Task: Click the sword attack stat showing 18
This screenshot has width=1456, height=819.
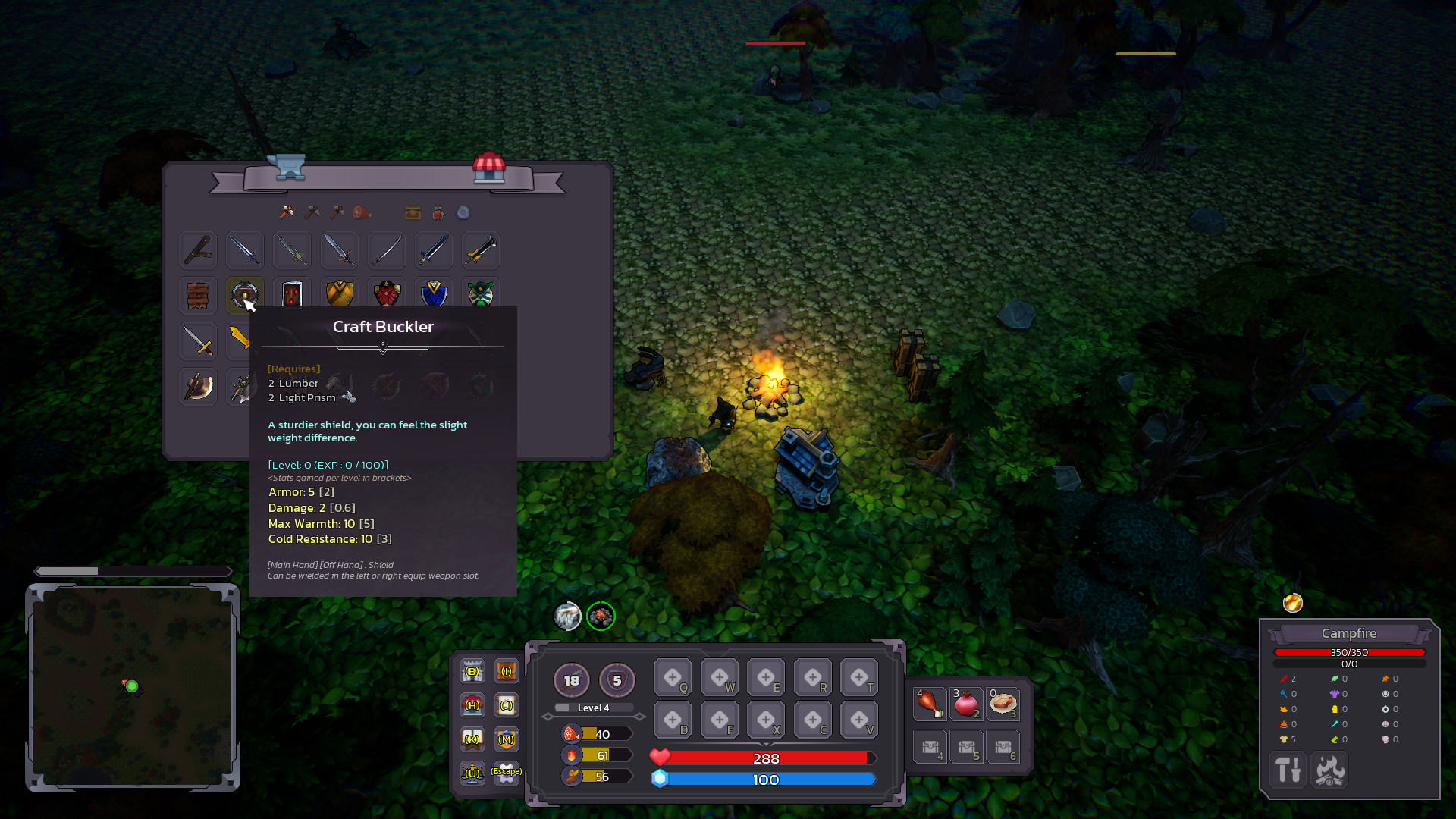Action: click(571, 680)
